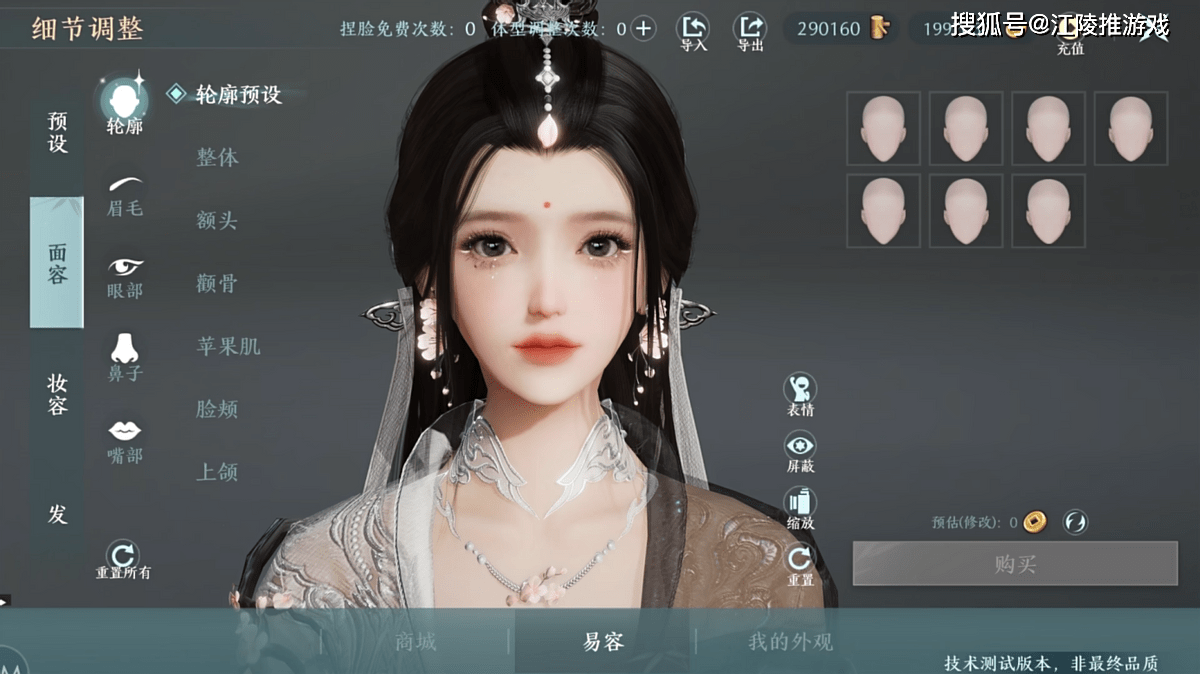This screenshot has width=1200, height=674.
Task: Choose the 嘴部 mouth category
Action: click(125, 440)
